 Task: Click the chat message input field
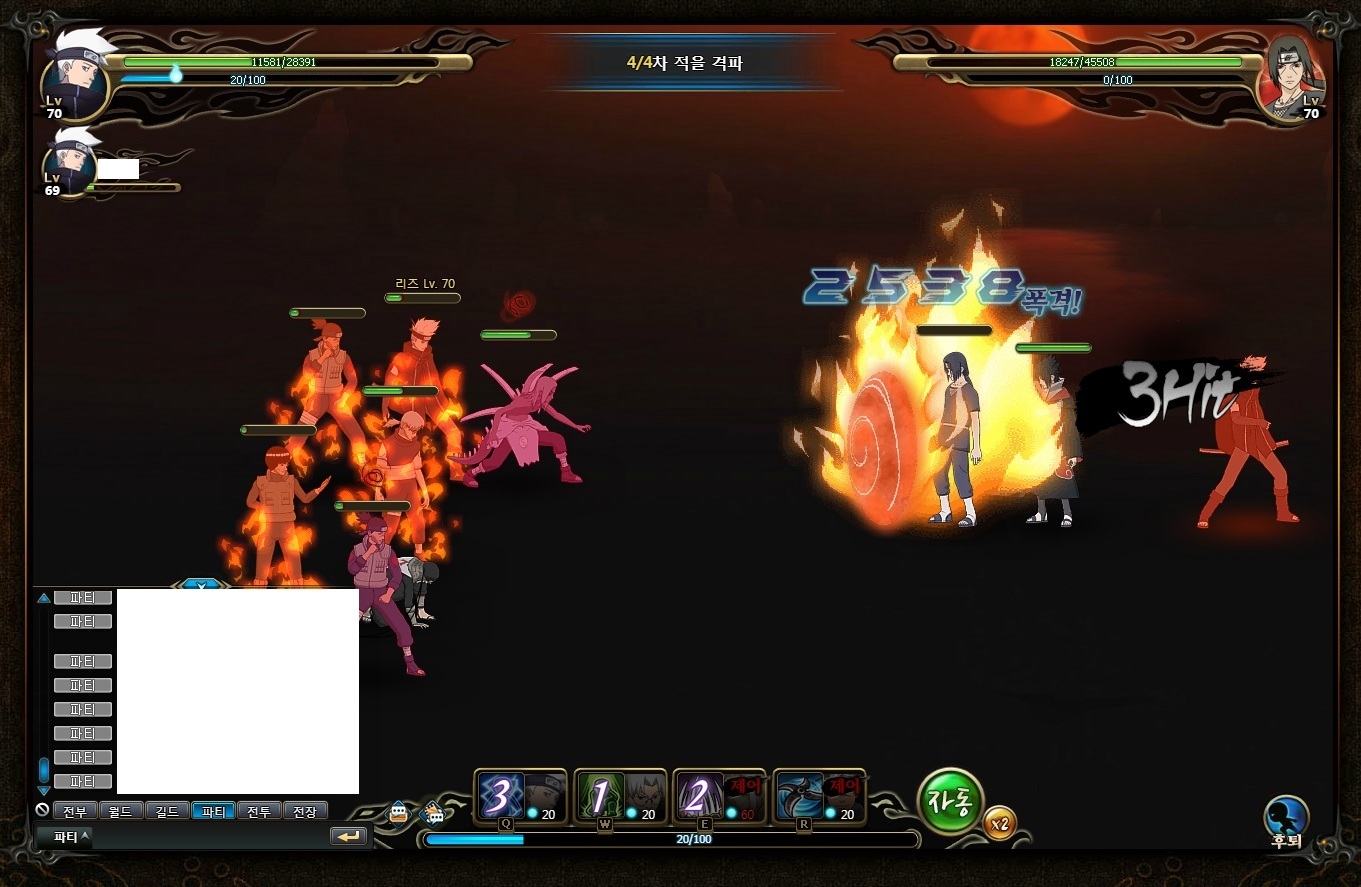tap(210, 836)
